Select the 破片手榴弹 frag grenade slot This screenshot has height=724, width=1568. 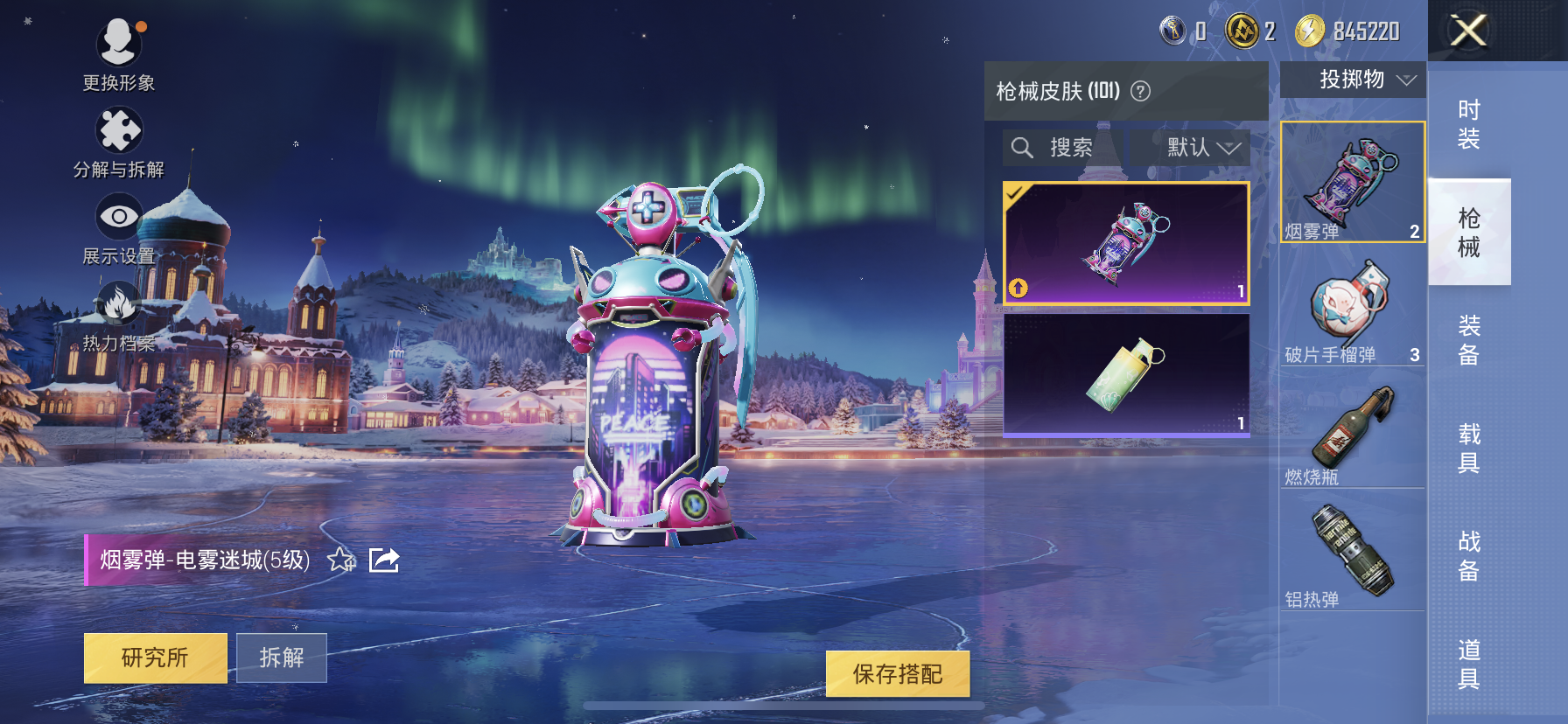(1352, 306)
